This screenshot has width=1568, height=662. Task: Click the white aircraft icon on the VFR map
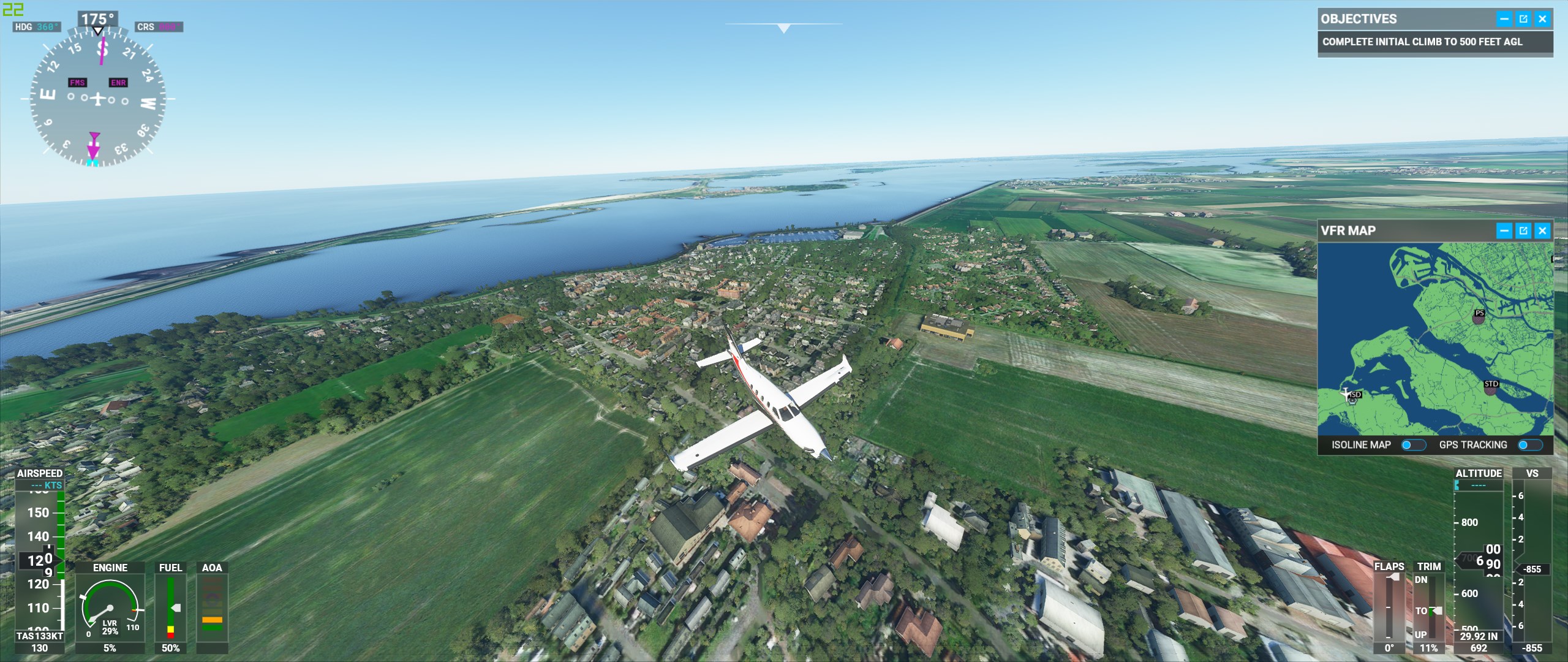pyautogui.click(x=1346, y=393)
